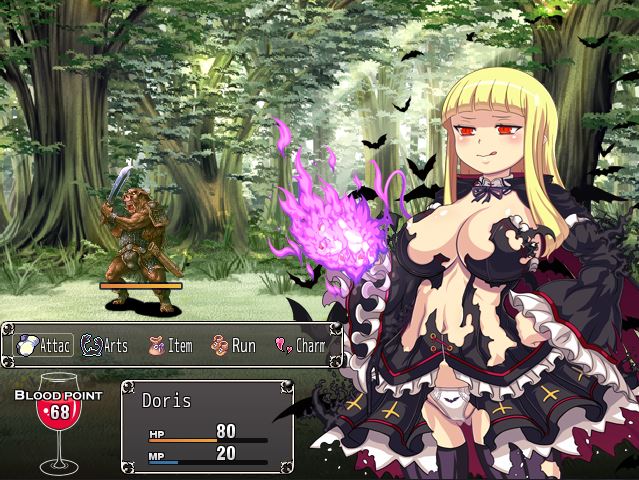Select the Attack battle command

(40, 346)
